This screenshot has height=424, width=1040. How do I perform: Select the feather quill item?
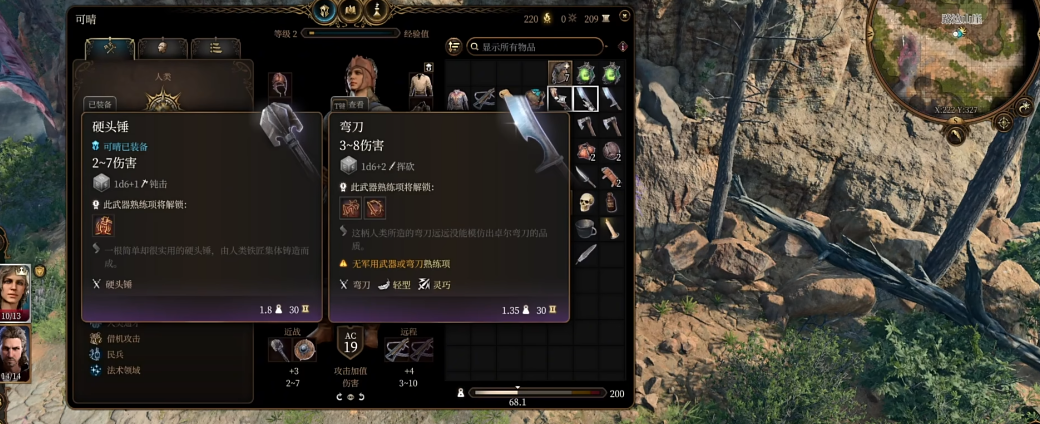(586, 254)
